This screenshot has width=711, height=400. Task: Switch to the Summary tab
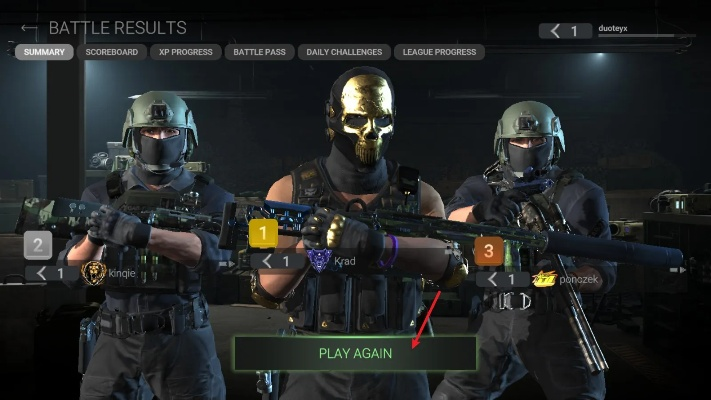(44, 52)
